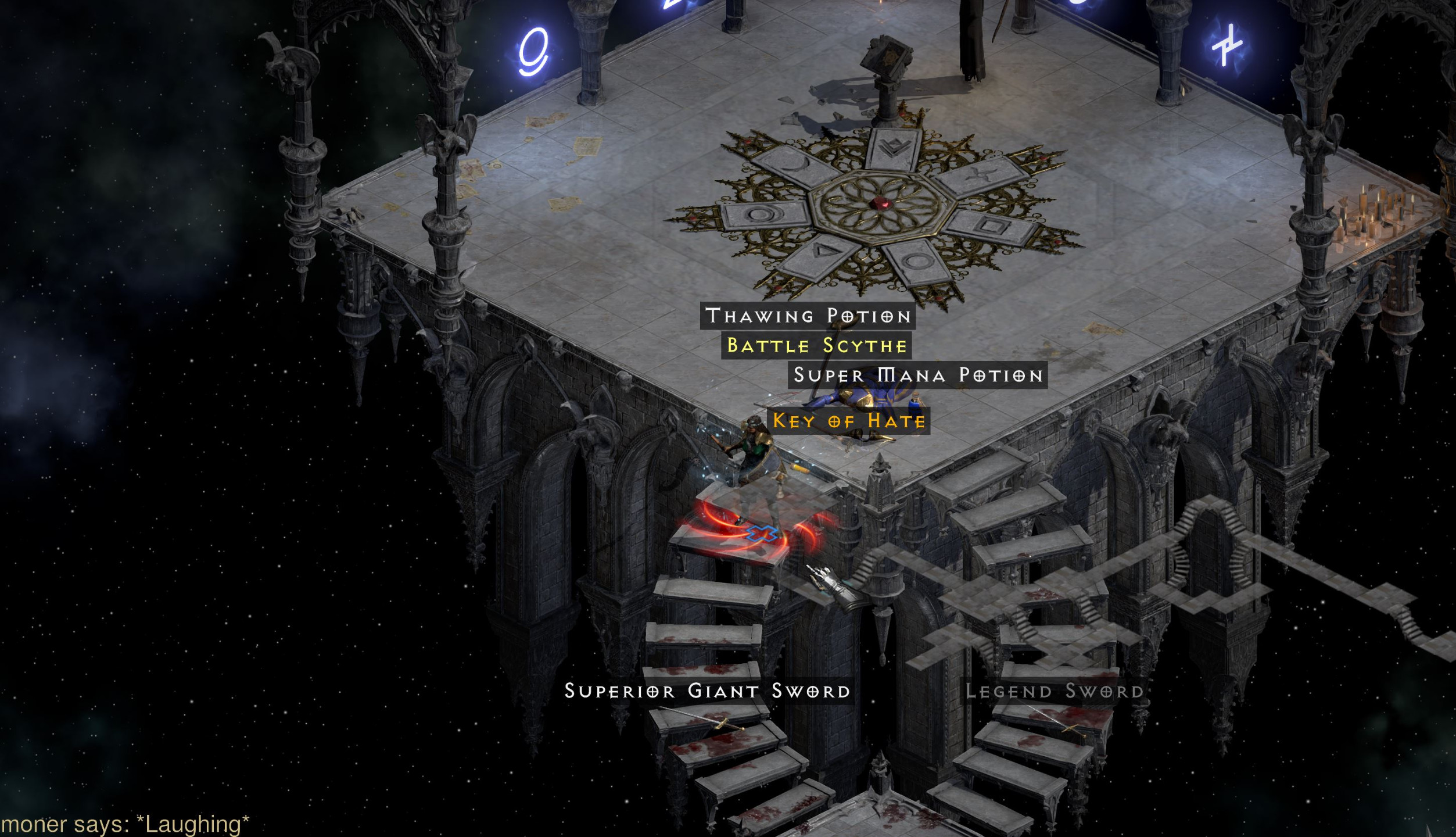Viewport: 1456px width, 837px height.
Task: Click the orange Key of Hate label
Action: tap(849, 421)
